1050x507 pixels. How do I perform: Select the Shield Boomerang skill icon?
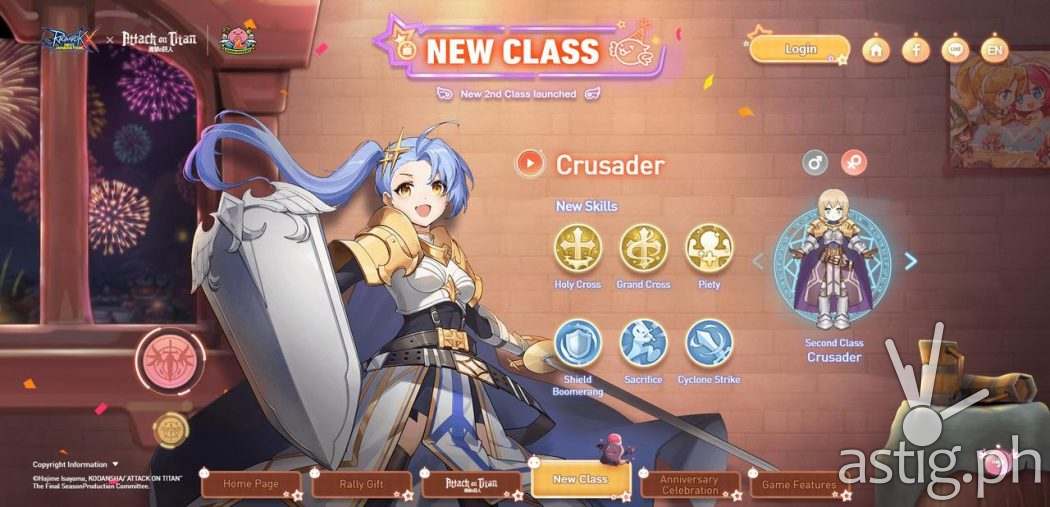point(577,343)
